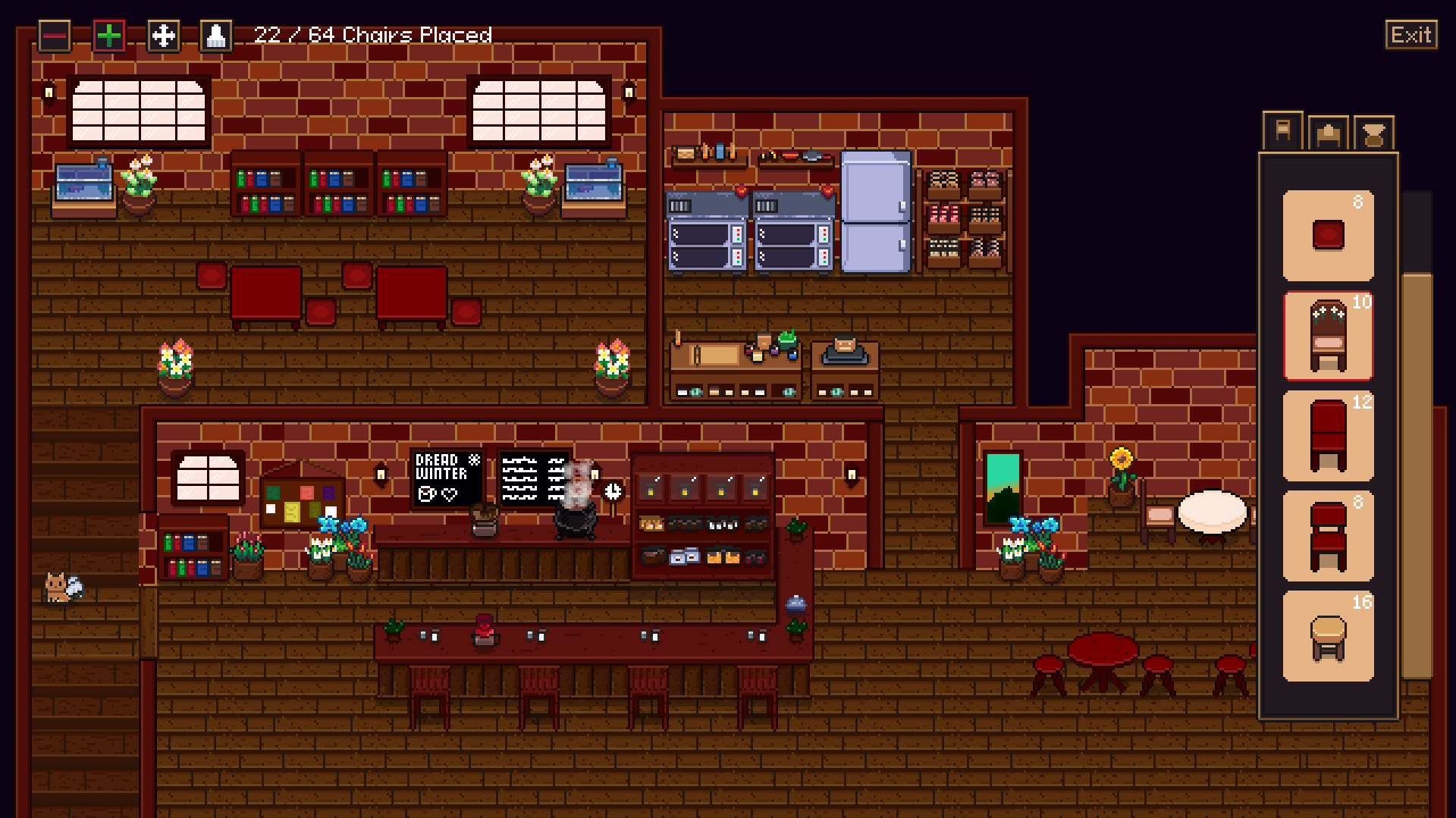Select the red floor cushion slot
Screen dimensions: 1456x818
tap(1328, 235)
